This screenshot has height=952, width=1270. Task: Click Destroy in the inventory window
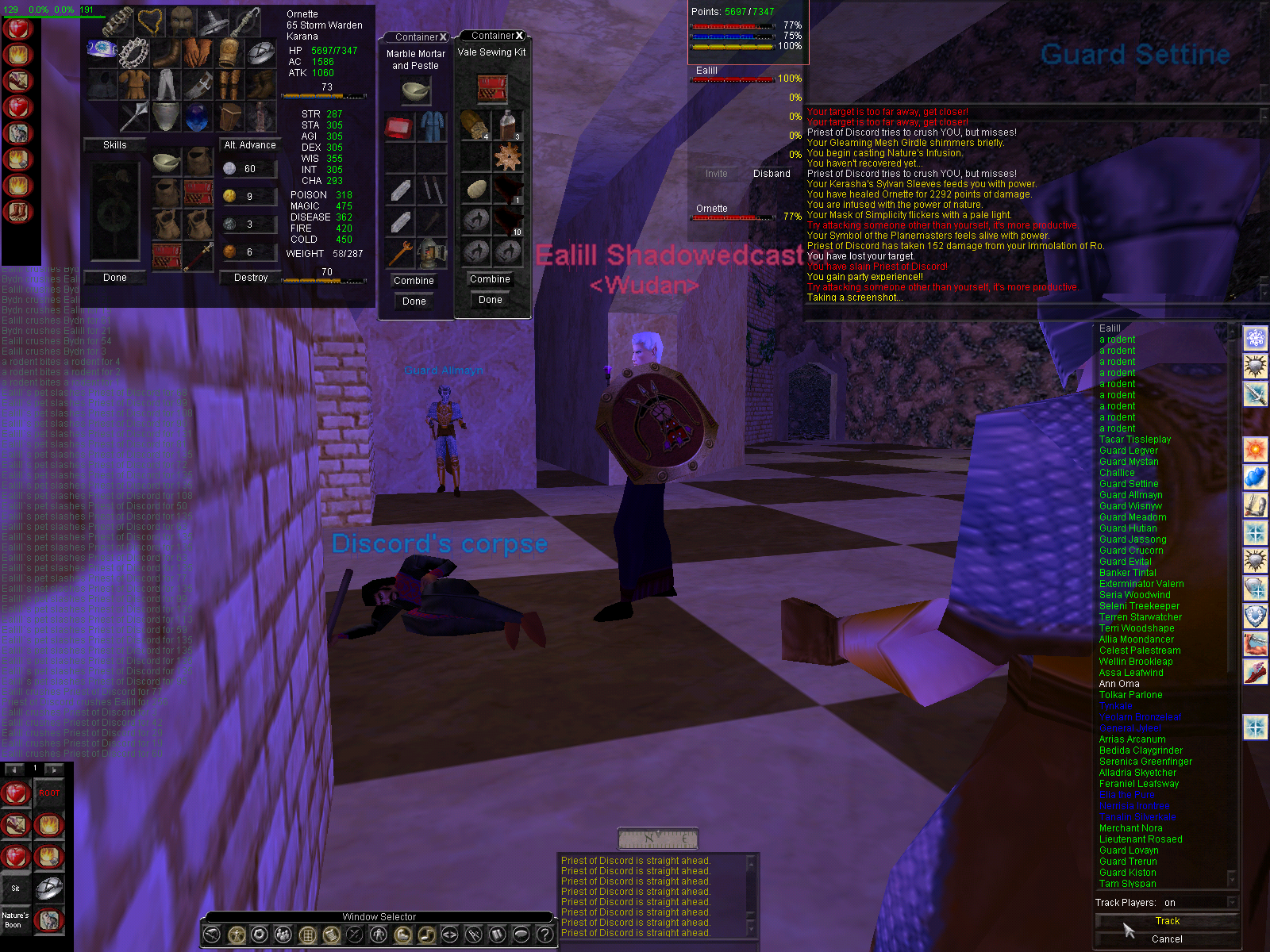(x=251, y=278)
